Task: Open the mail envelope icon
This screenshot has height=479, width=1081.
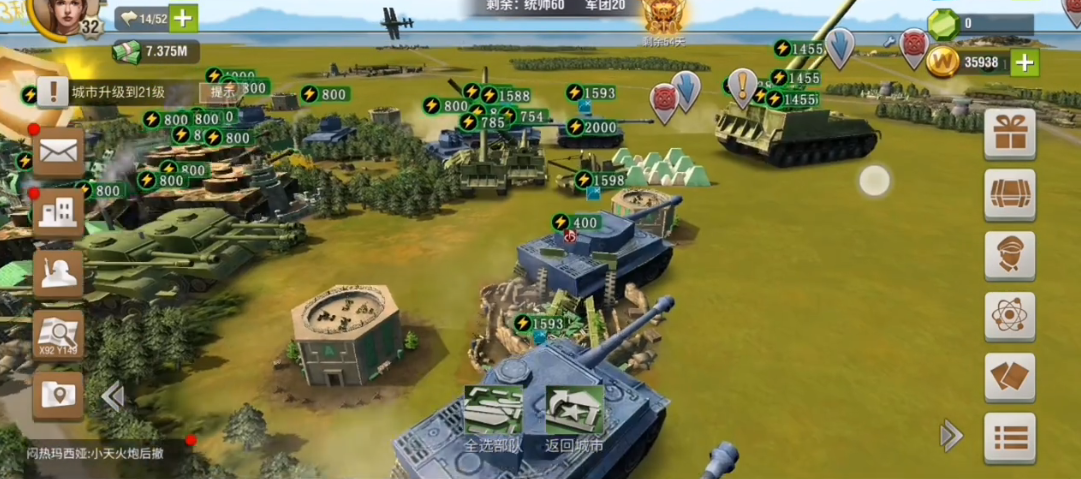Action: (x=58, y=152)
